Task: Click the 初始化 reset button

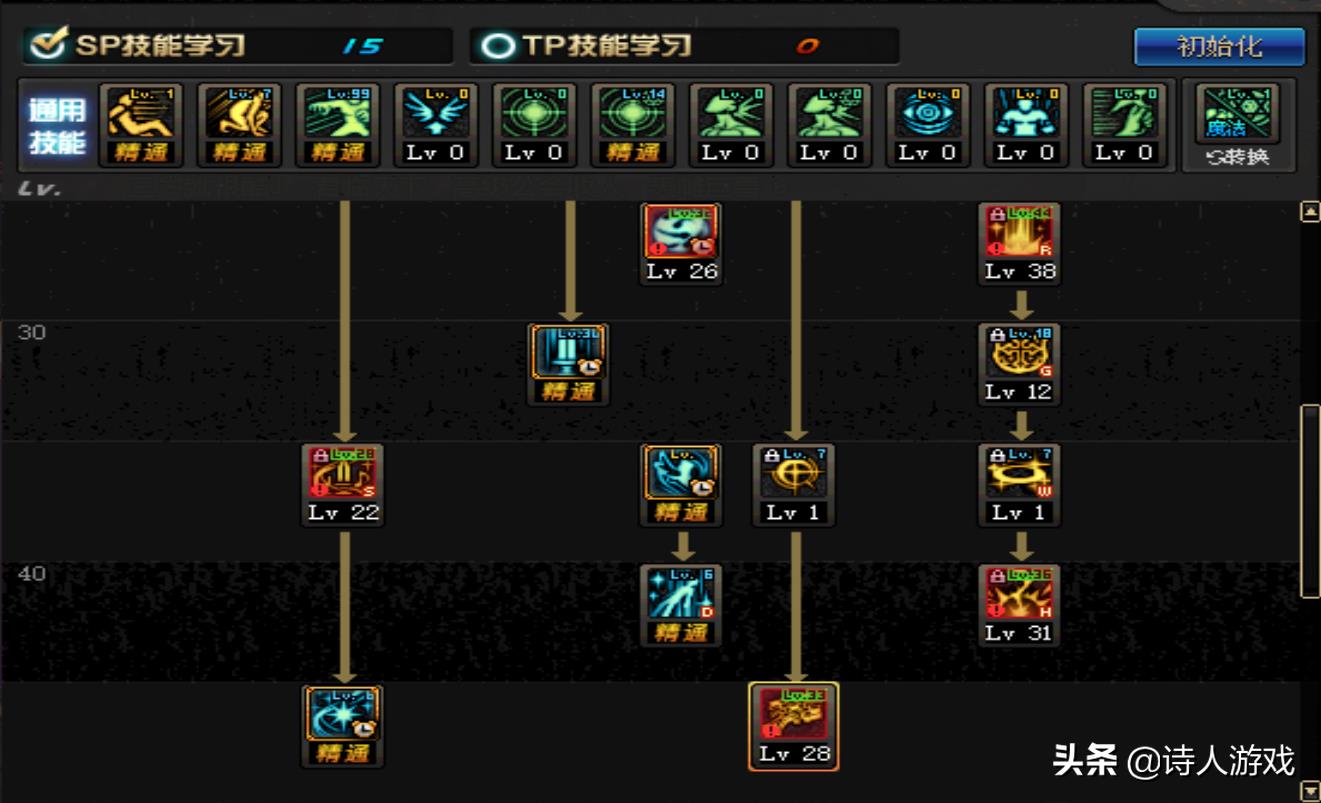Action: coord(1219,47)
